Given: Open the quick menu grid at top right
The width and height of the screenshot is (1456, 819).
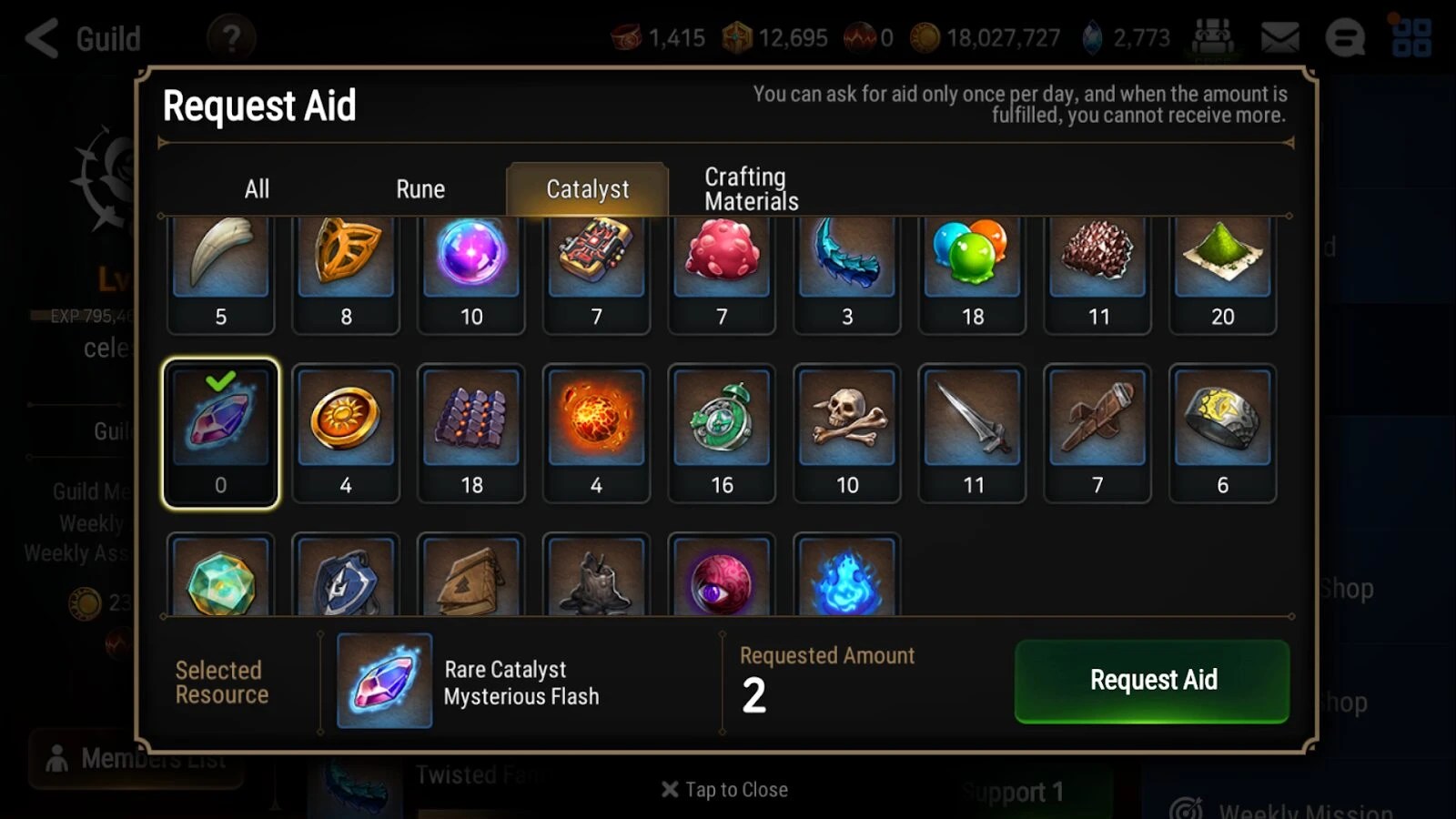Looking at the screenshot, I should point(1414,38).
